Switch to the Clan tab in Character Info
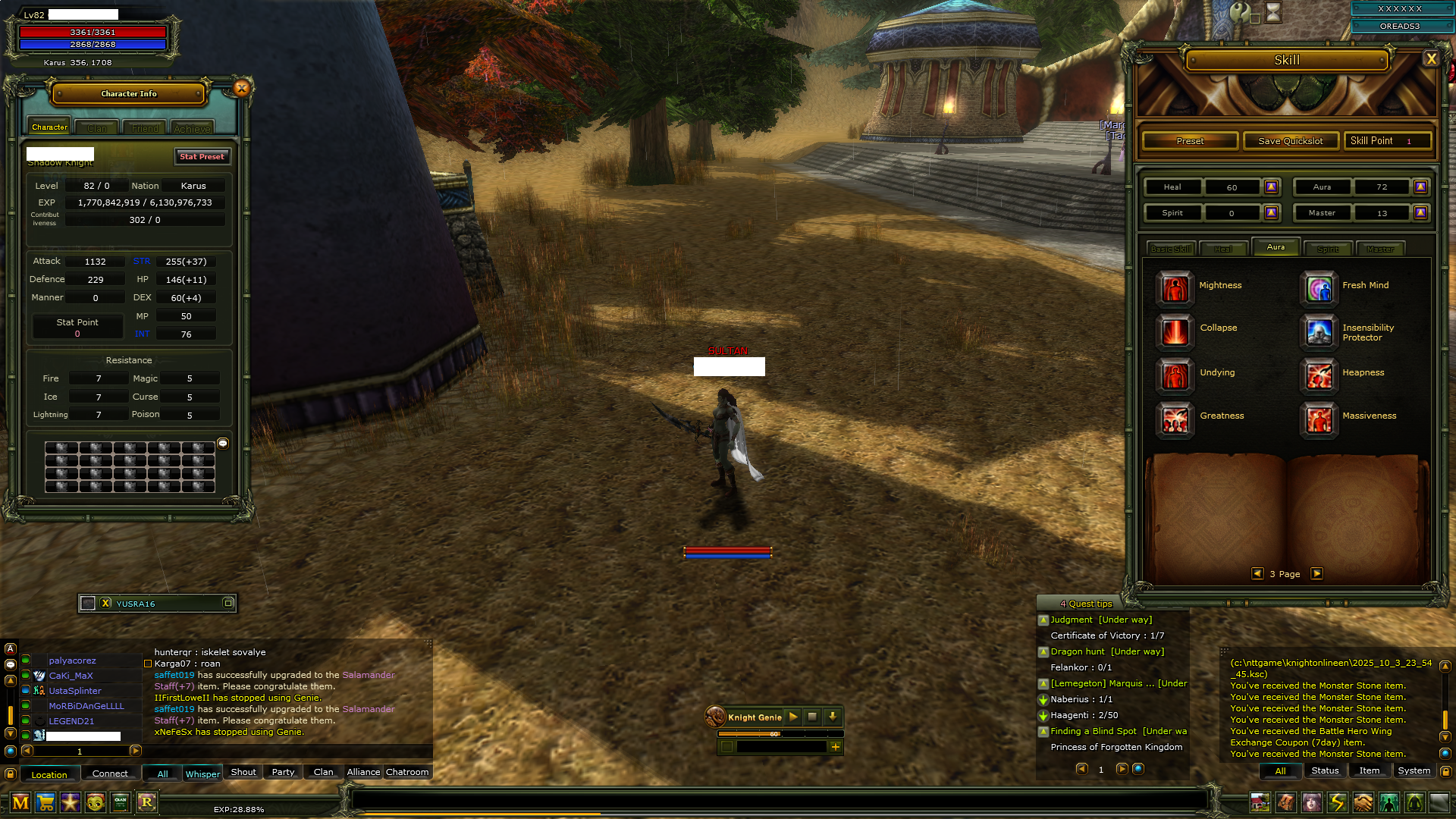The width and height of the screenshot is (1456, 819). (x=97, y=128)
